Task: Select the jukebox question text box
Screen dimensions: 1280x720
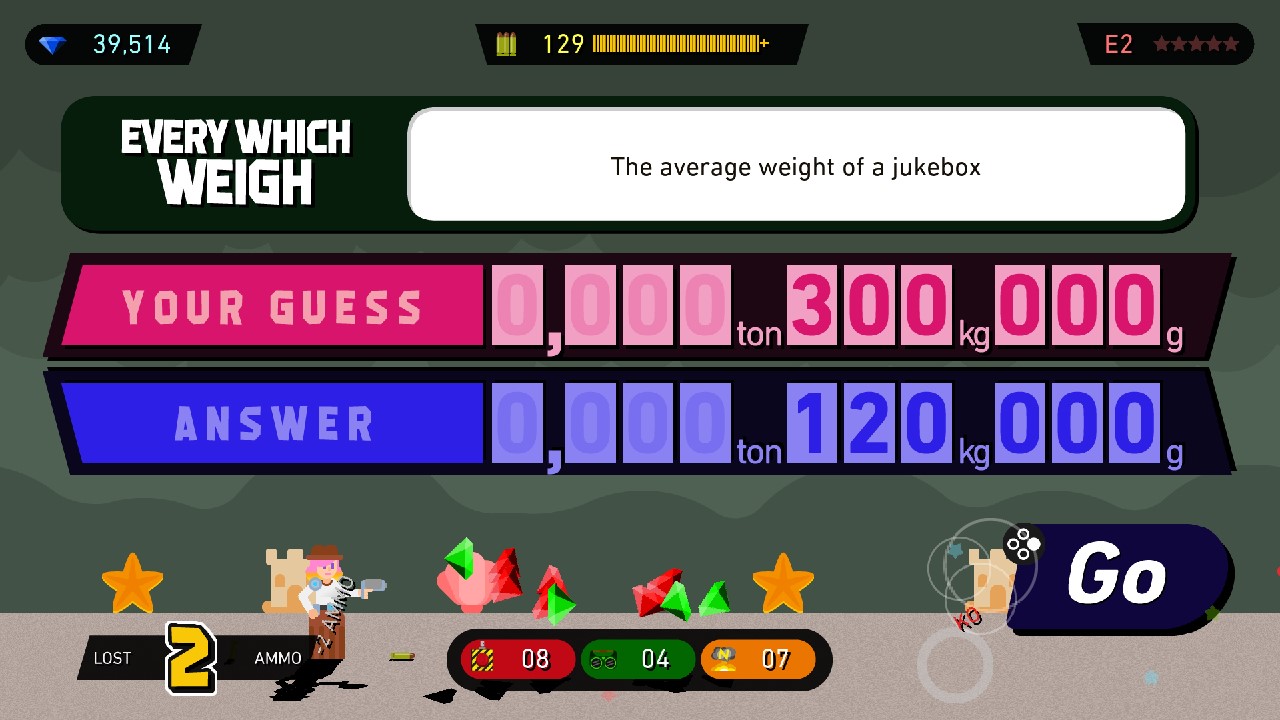Action: pyautogui.click(x=795, y=165)
